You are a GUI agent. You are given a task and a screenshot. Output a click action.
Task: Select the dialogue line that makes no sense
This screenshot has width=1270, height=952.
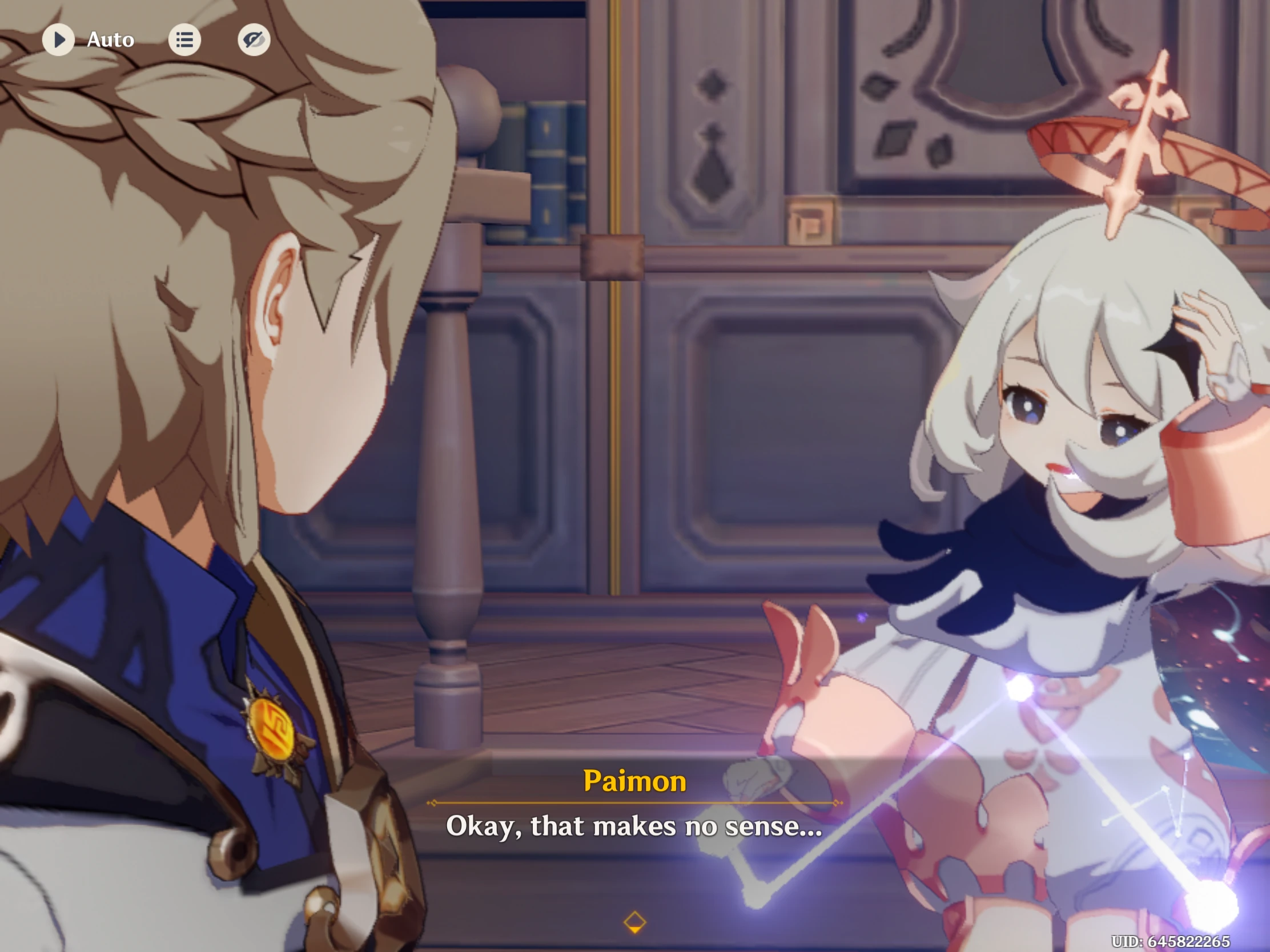click(635, 826)
